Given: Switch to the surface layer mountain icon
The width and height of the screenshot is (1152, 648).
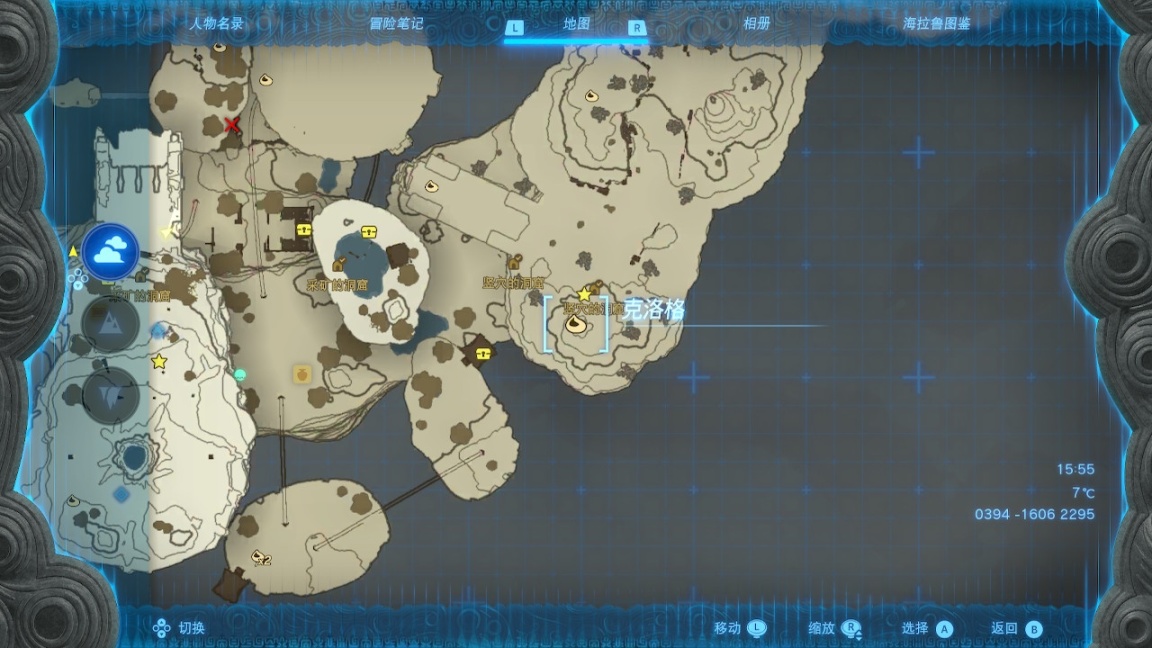Looking at the screenshot, I should 110,323.
